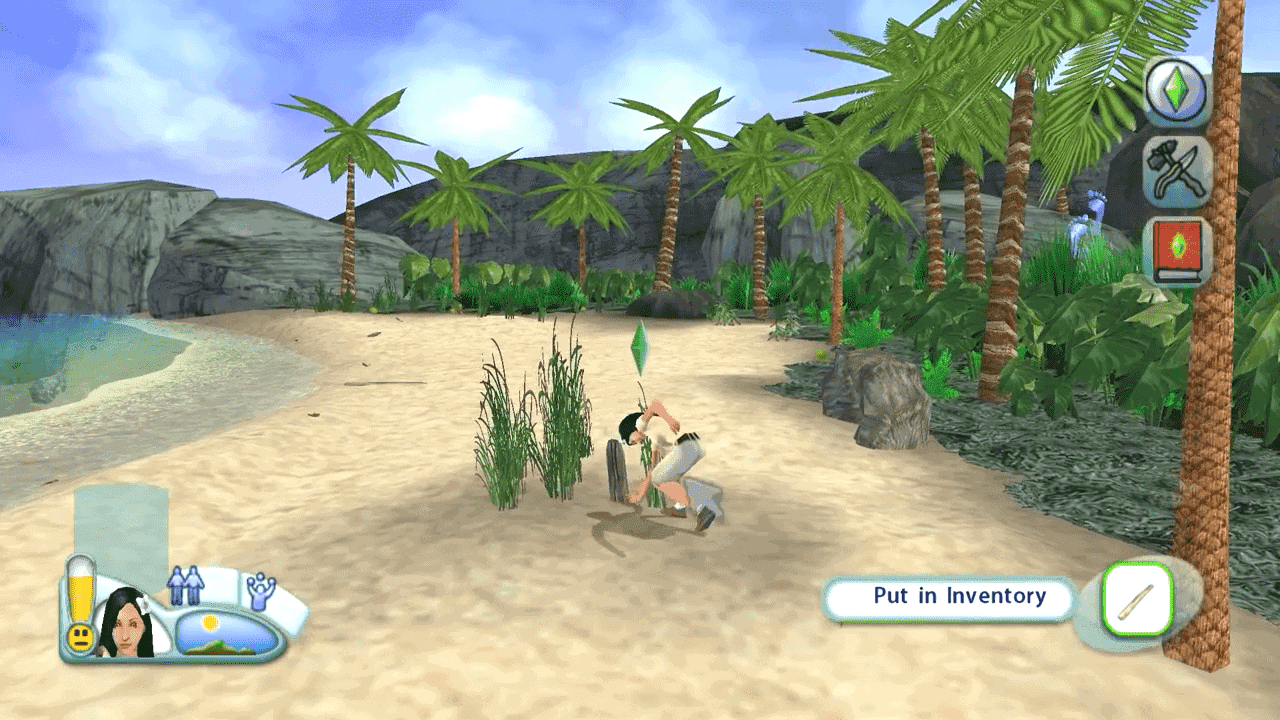
Task: Open the green plumbob Sim menu
Action: 1177,92
